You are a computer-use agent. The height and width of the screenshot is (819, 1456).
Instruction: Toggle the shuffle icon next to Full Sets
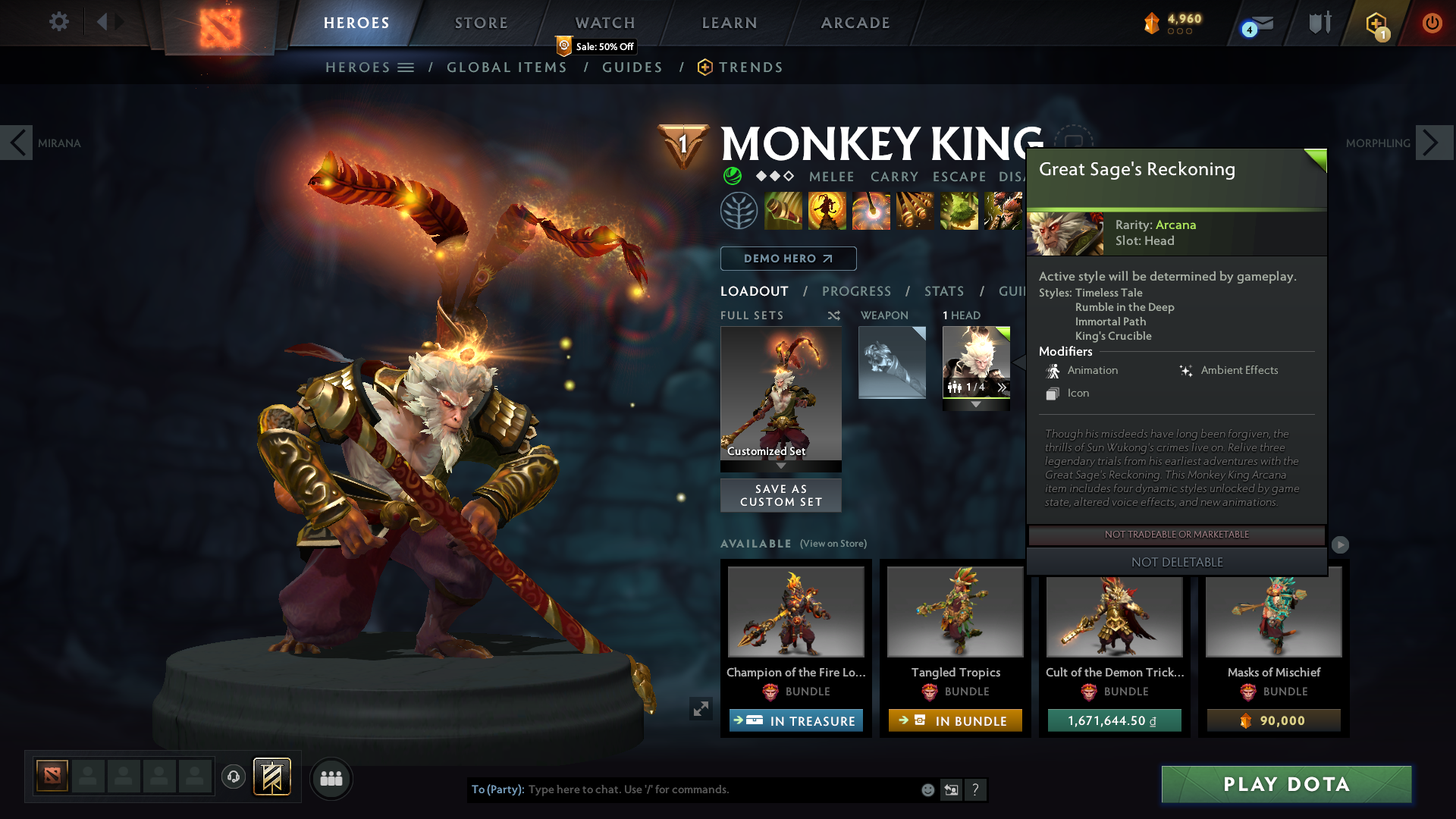833,315
